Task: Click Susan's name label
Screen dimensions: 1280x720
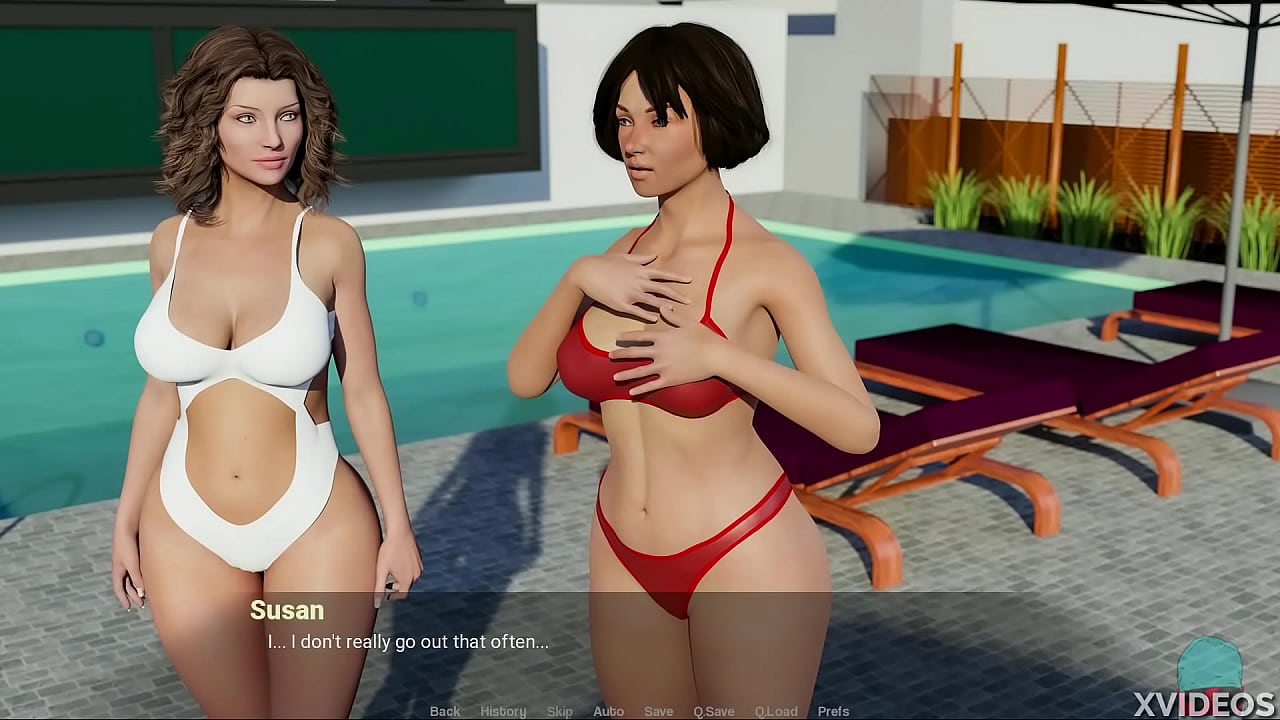Action: [x=289, y=611]
